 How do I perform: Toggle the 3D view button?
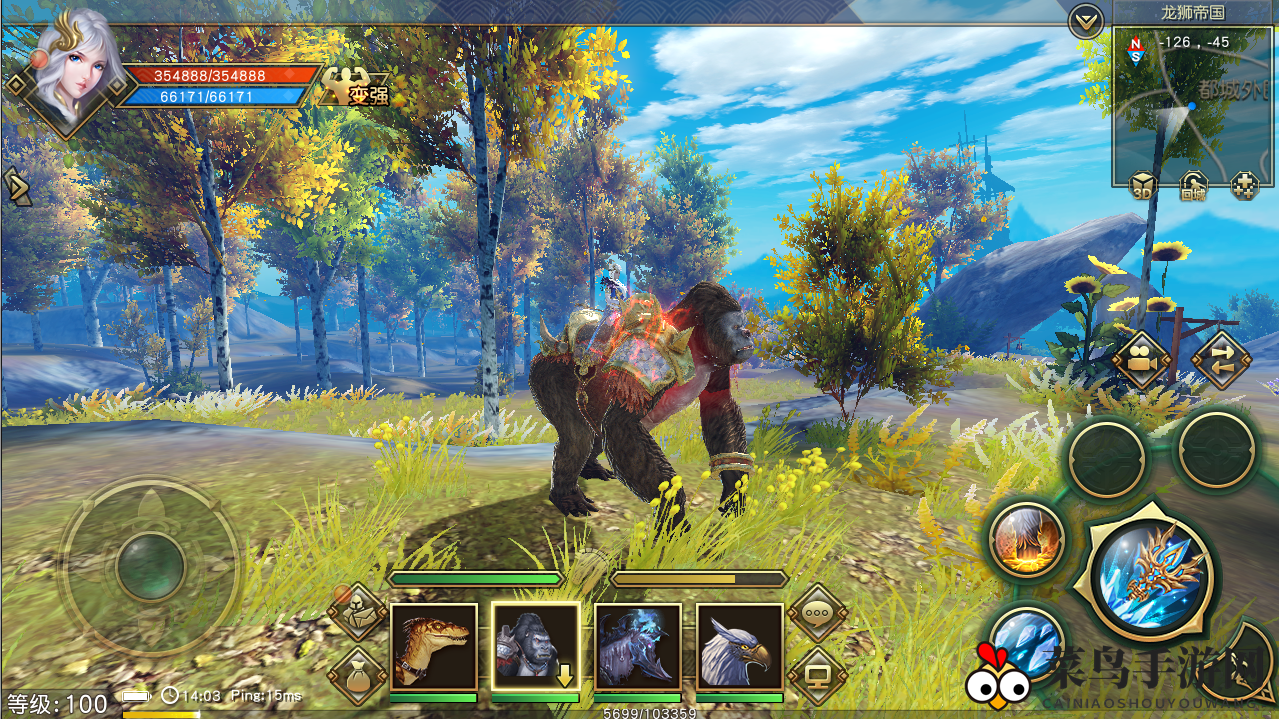pyautogui.click(x=1143, y=186)
